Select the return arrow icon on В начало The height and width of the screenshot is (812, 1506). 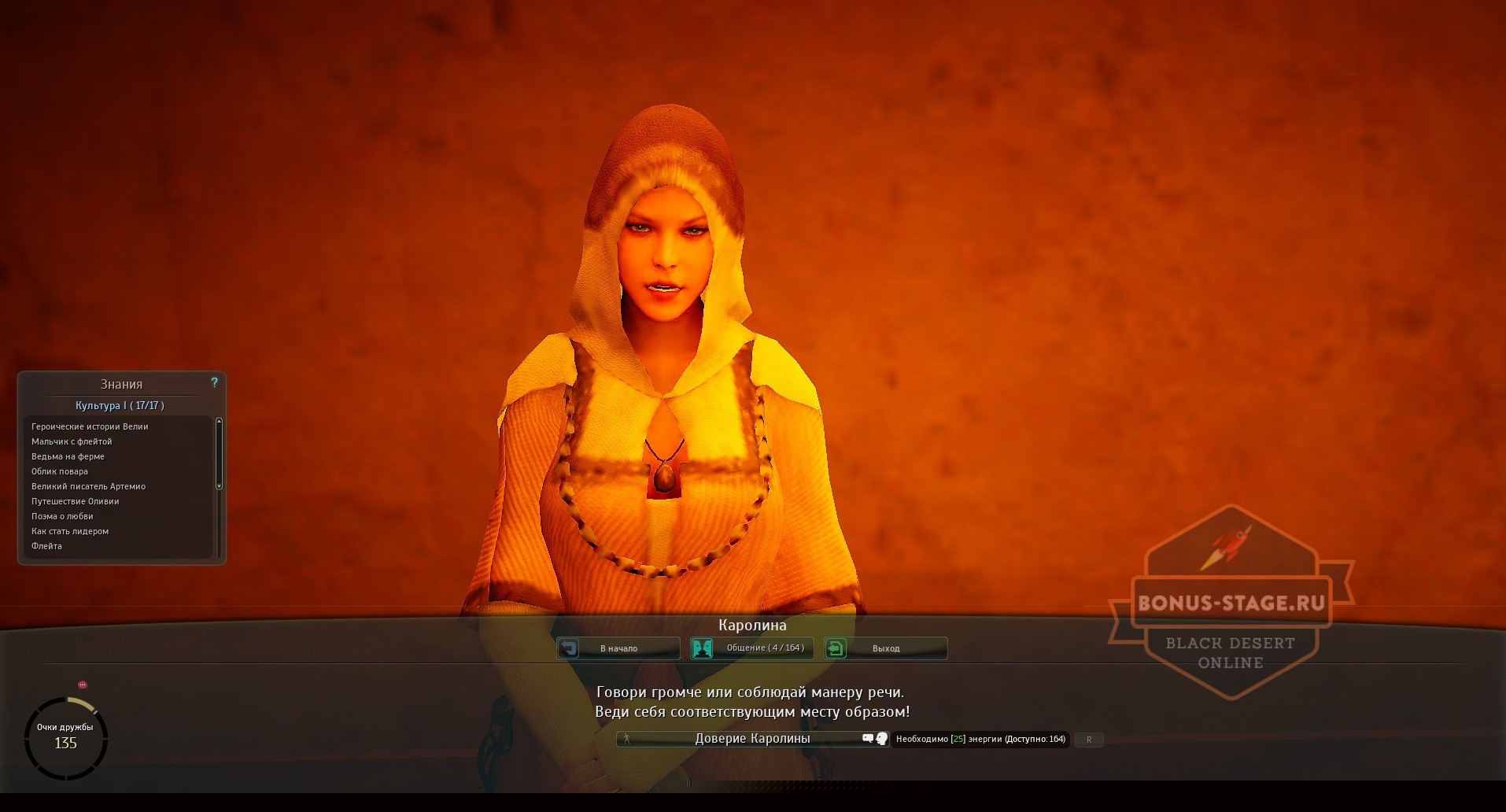point(569,648)
